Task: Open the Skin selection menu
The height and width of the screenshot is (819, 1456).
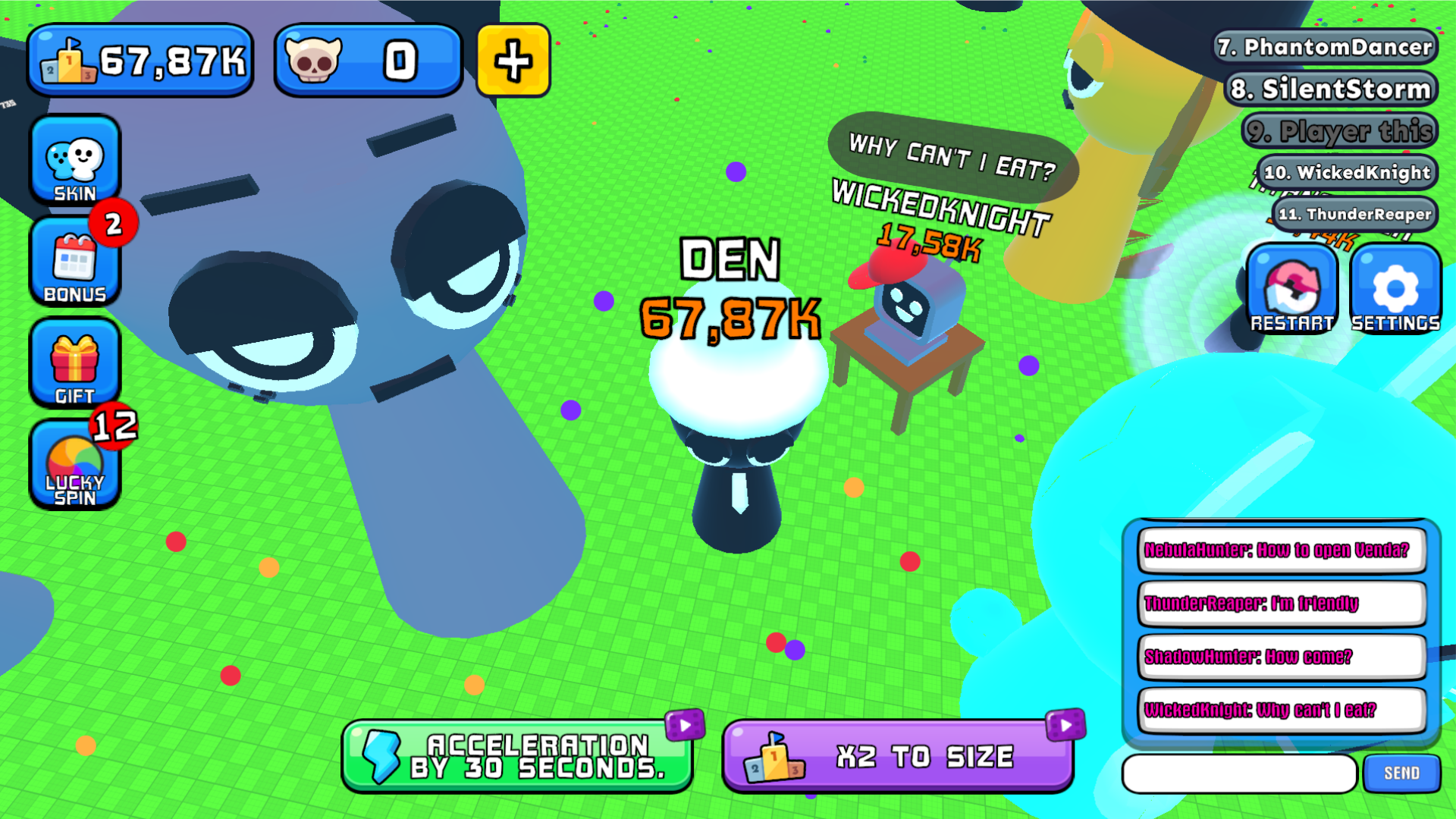Action: pos(74,159)
